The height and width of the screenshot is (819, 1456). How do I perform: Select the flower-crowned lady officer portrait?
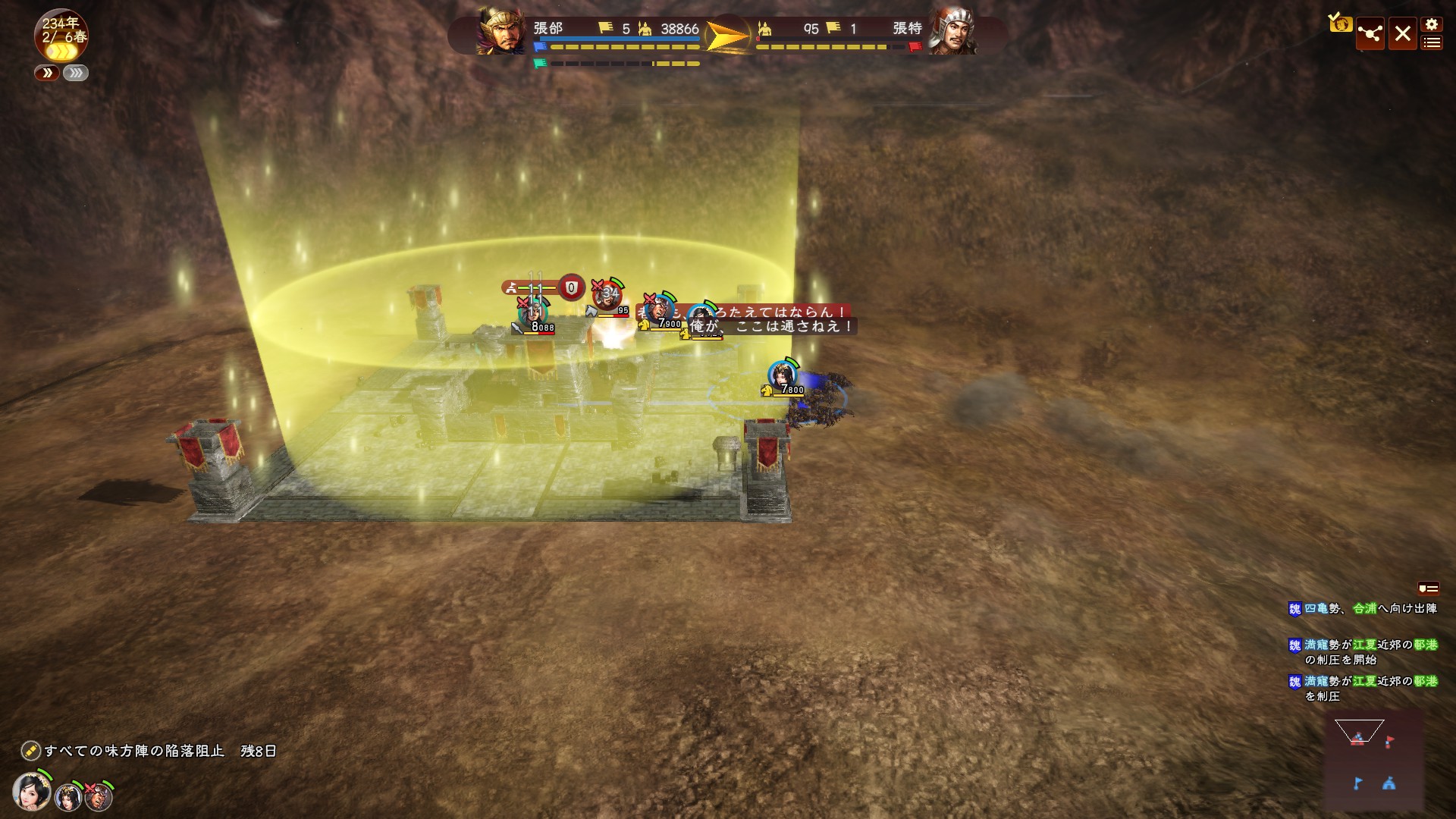coord(32,792)
